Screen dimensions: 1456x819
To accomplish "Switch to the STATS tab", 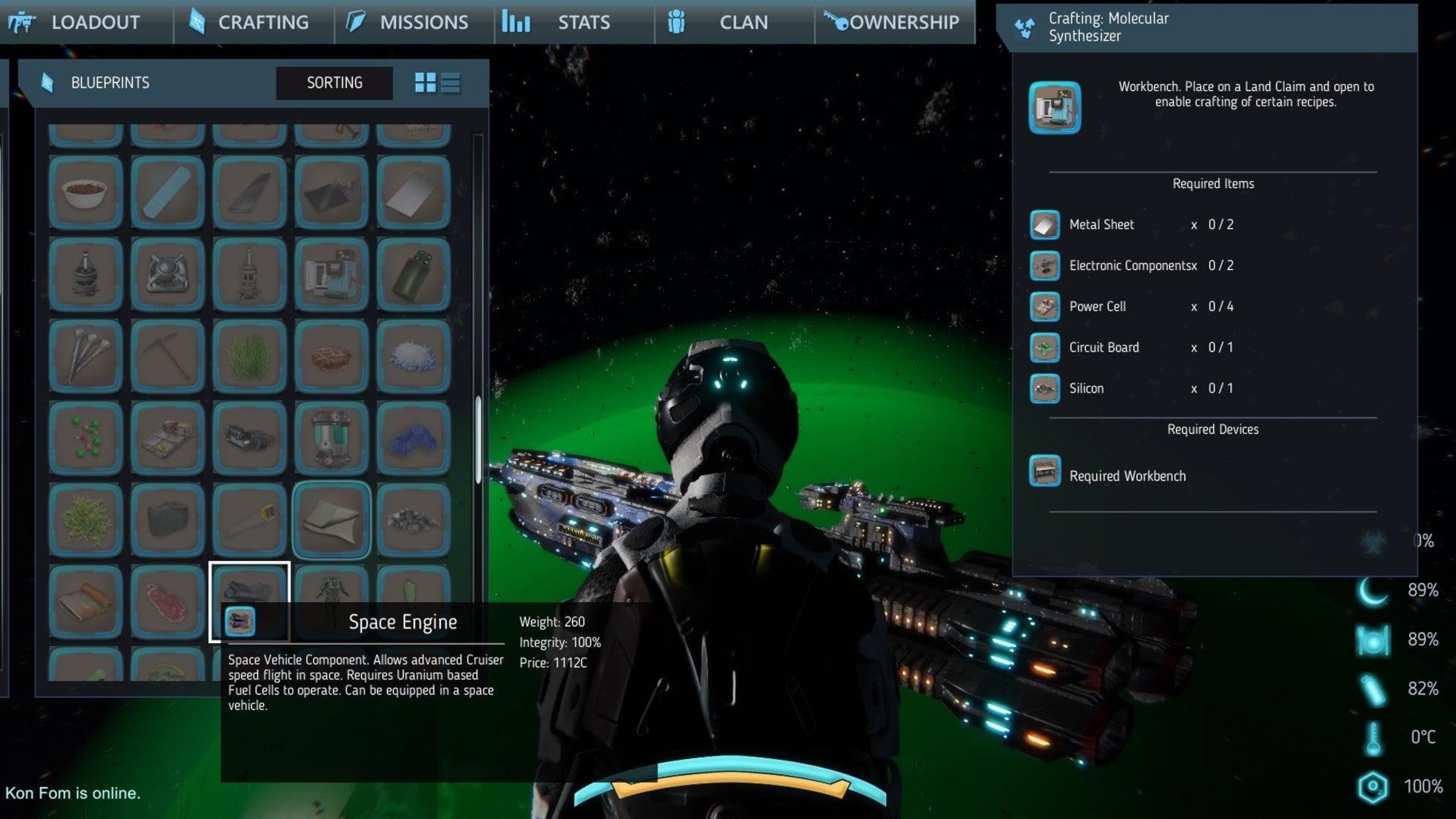I will [583, 22].
